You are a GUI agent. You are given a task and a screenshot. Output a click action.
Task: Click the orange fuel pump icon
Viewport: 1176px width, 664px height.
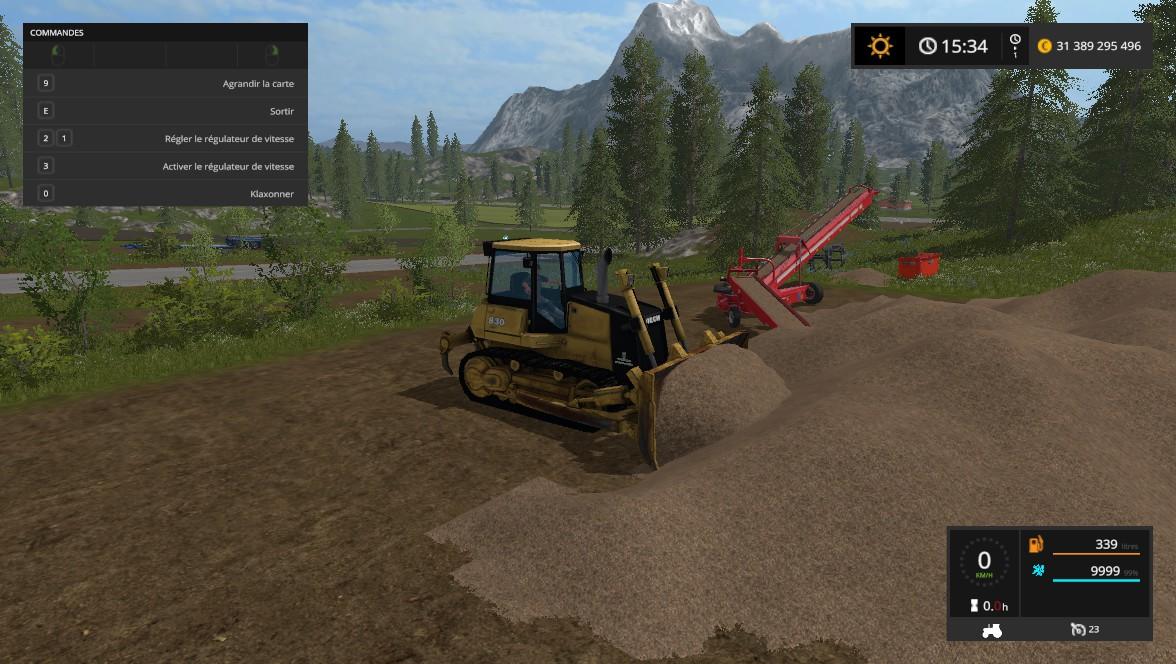[x=1036, y=545]
